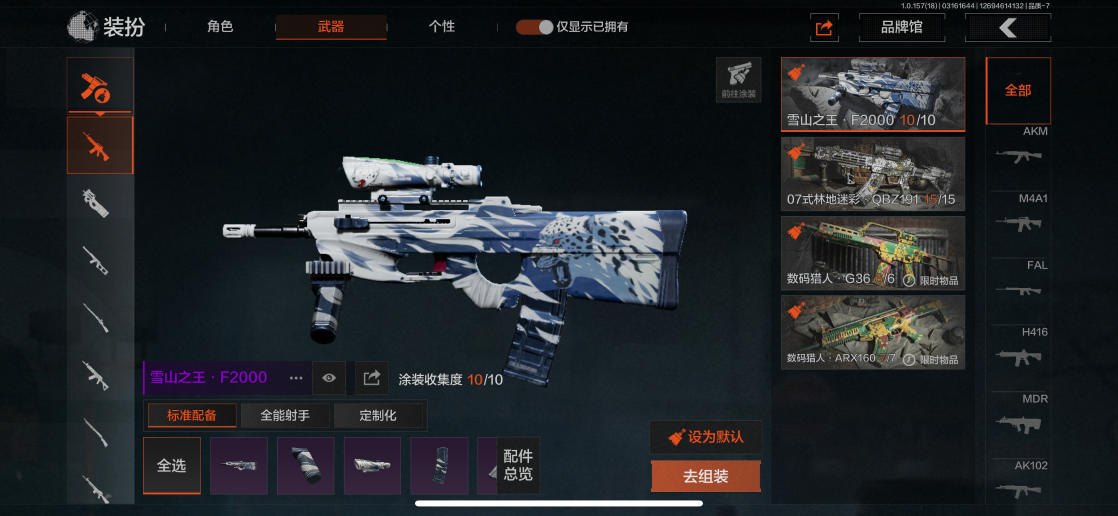This screenshot has height=516, width=1118.
Task: Open the 品牌馆 brand hall
Action: (x=901, y=28)
